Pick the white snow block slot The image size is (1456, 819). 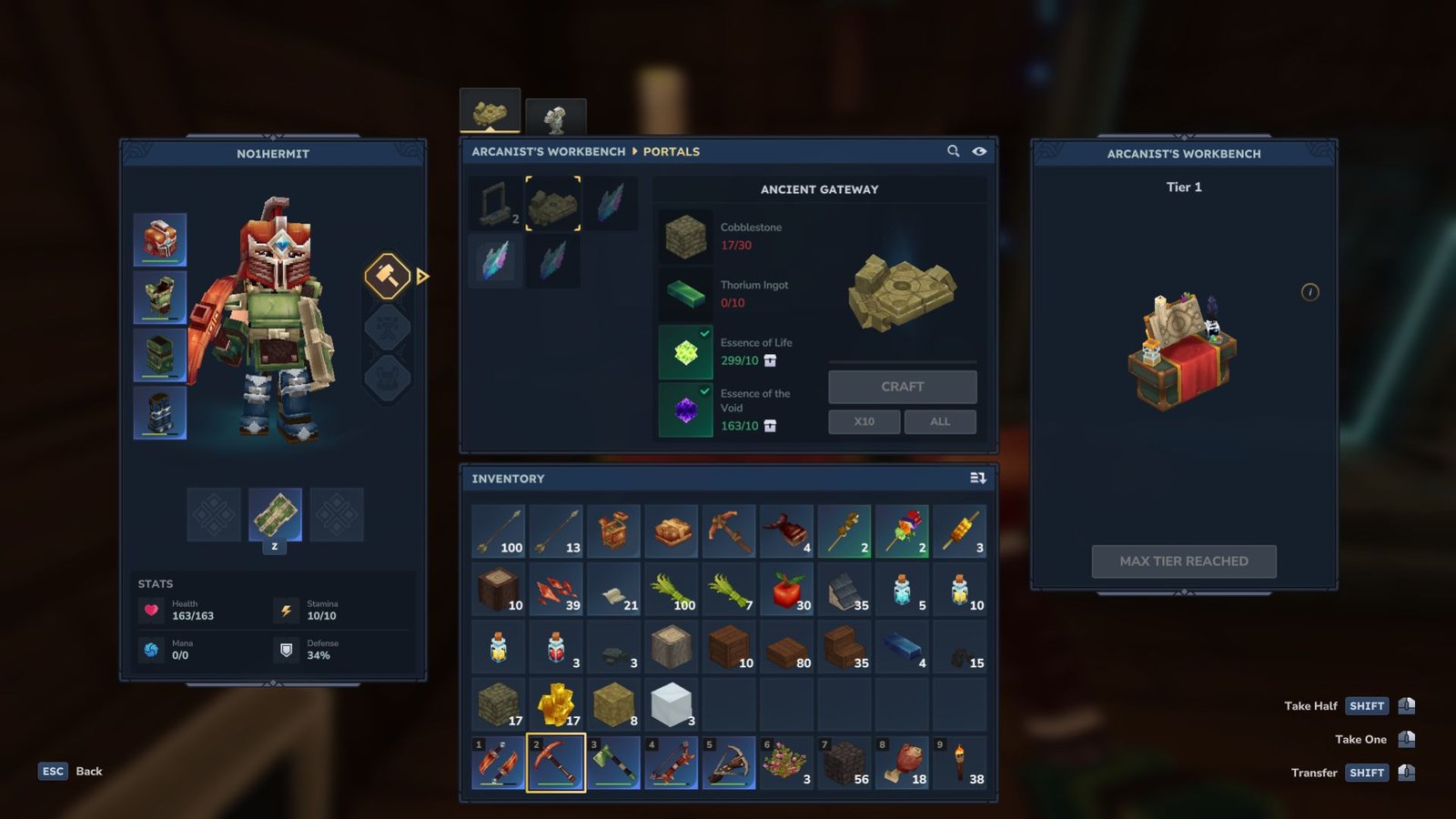pos(672,704)
